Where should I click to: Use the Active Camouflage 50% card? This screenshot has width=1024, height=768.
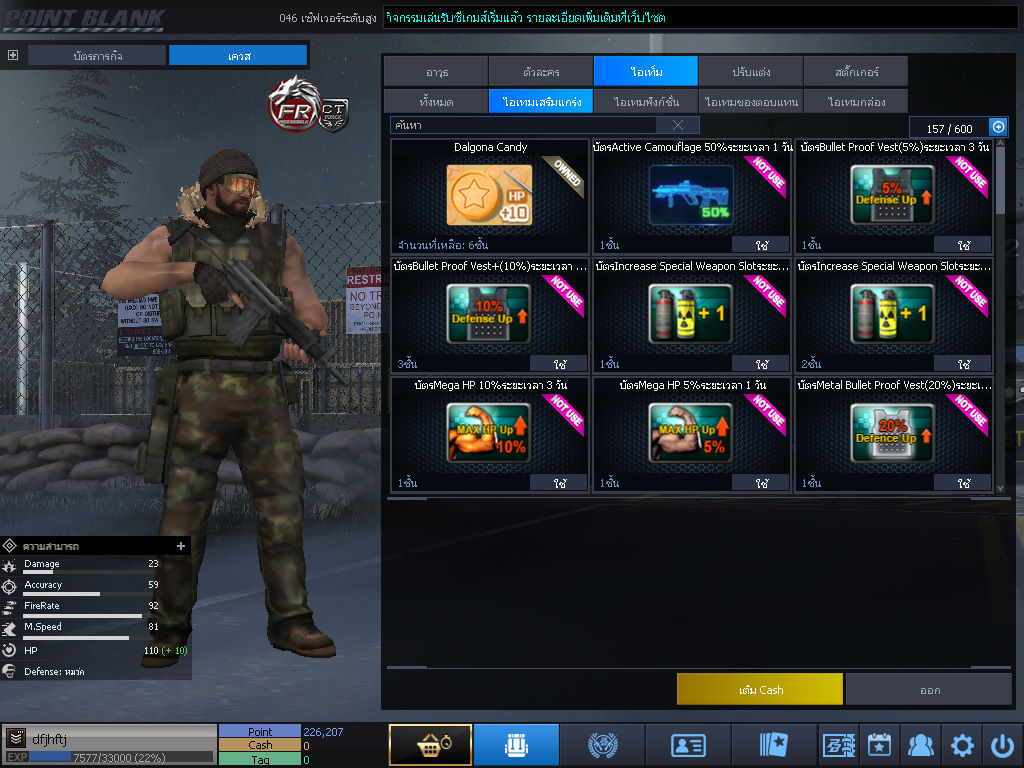coord(762,245)
